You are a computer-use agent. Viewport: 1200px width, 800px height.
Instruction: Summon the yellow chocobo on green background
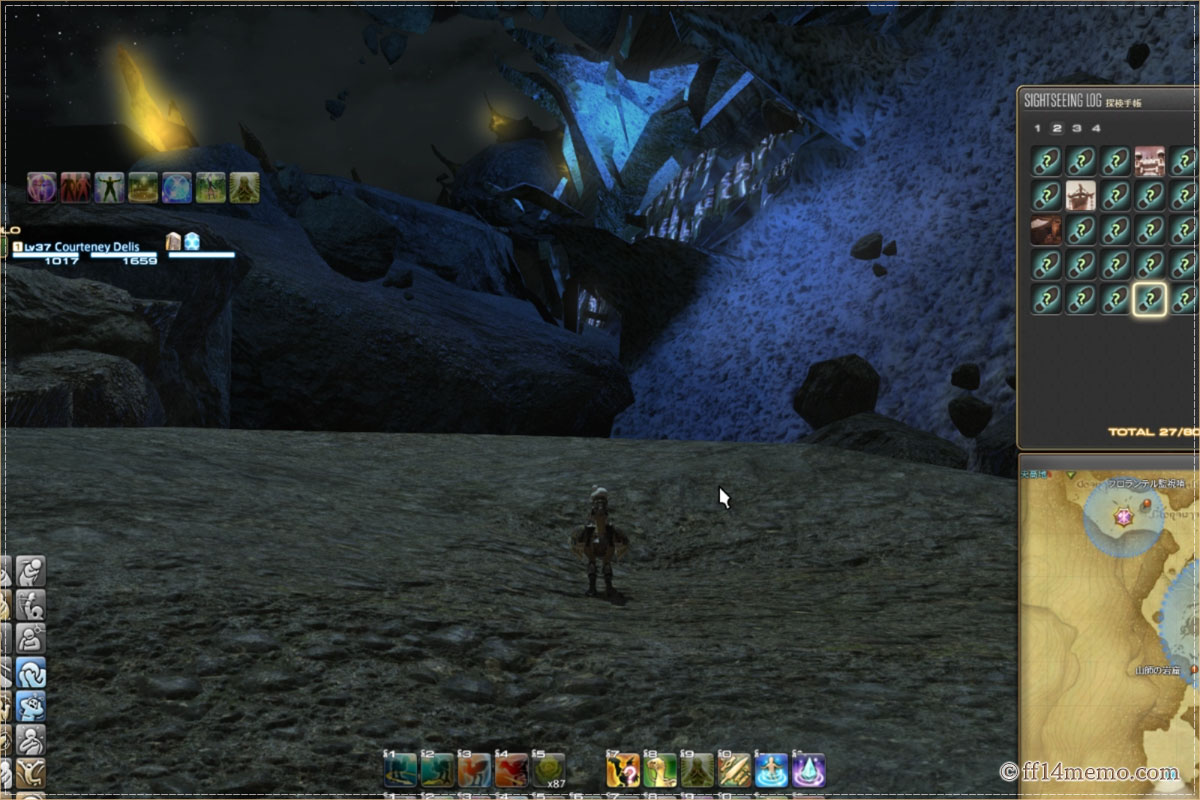660,769
